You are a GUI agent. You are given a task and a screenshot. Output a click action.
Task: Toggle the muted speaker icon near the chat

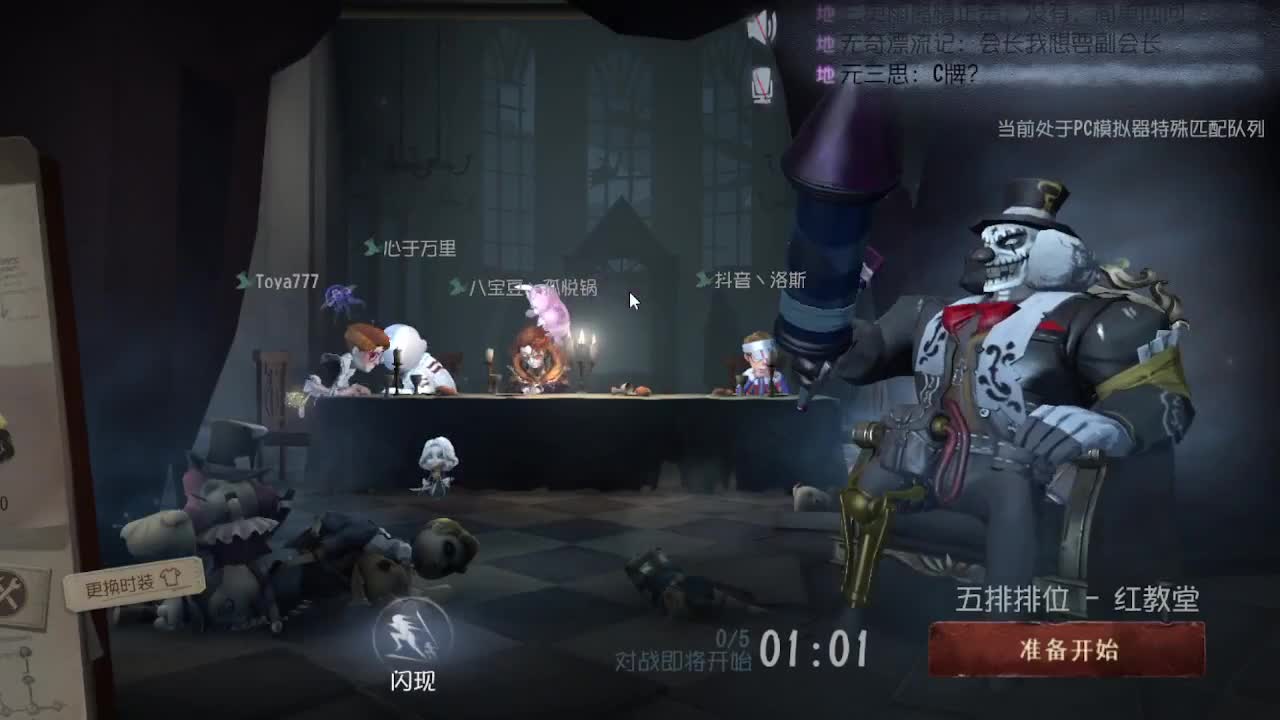765,26
